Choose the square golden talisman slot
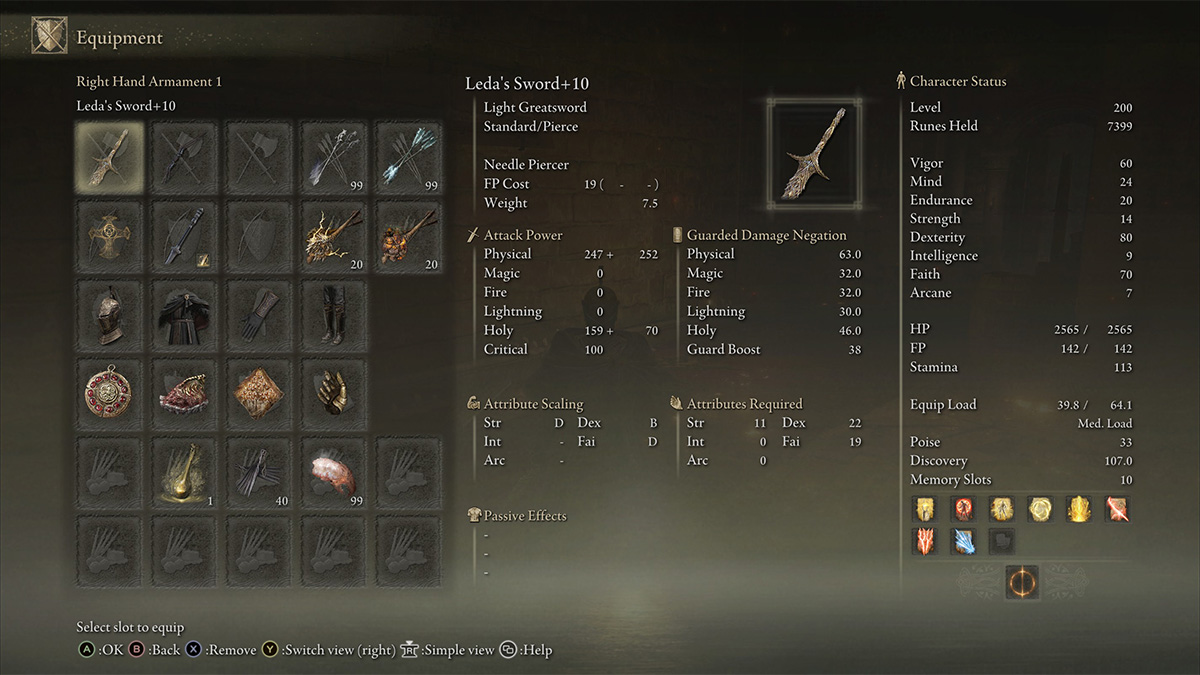The image size is (1200, 675). (x=259, y=393)
